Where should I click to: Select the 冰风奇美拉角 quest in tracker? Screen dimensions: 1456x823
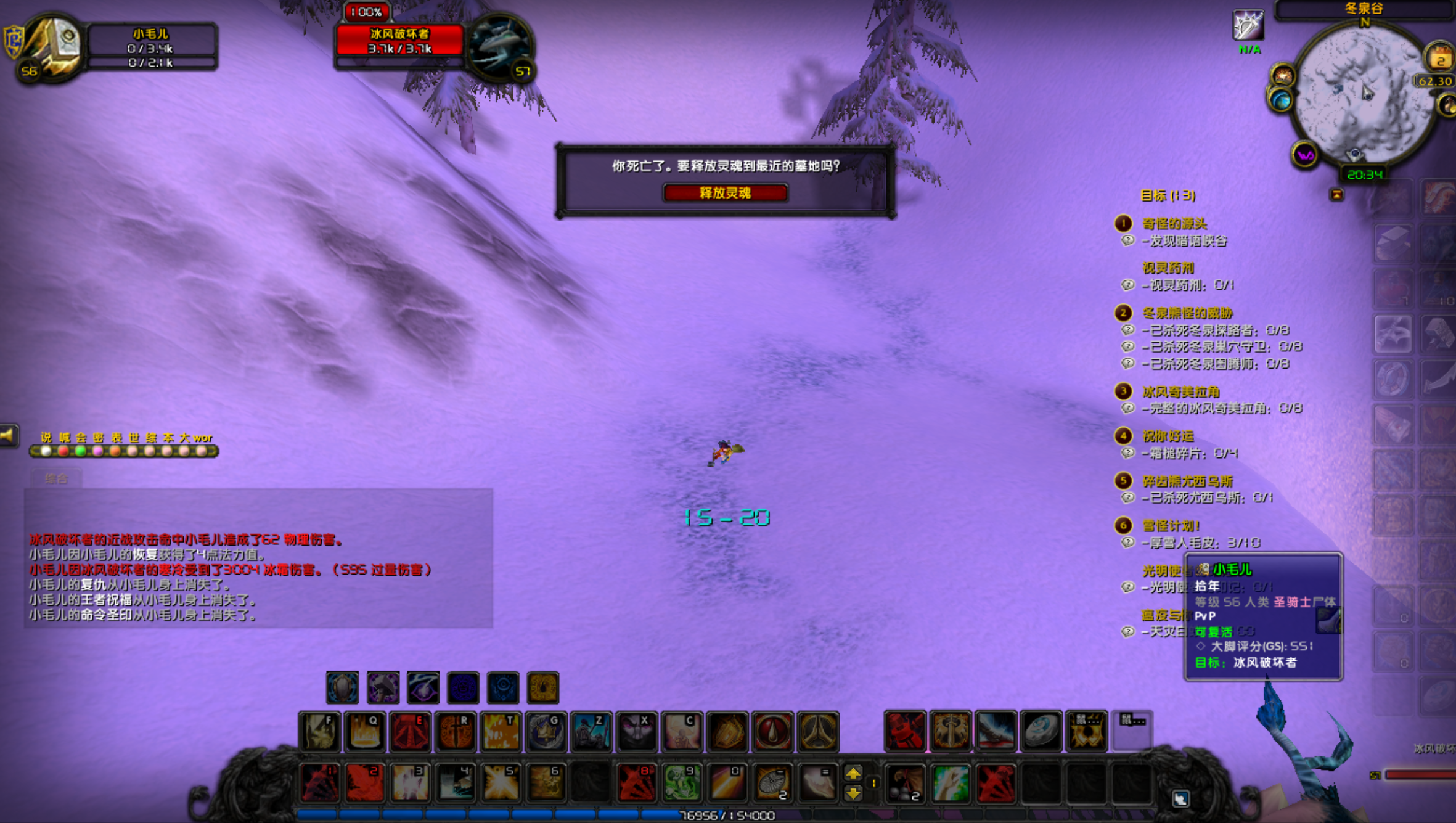pos(1180,391)
